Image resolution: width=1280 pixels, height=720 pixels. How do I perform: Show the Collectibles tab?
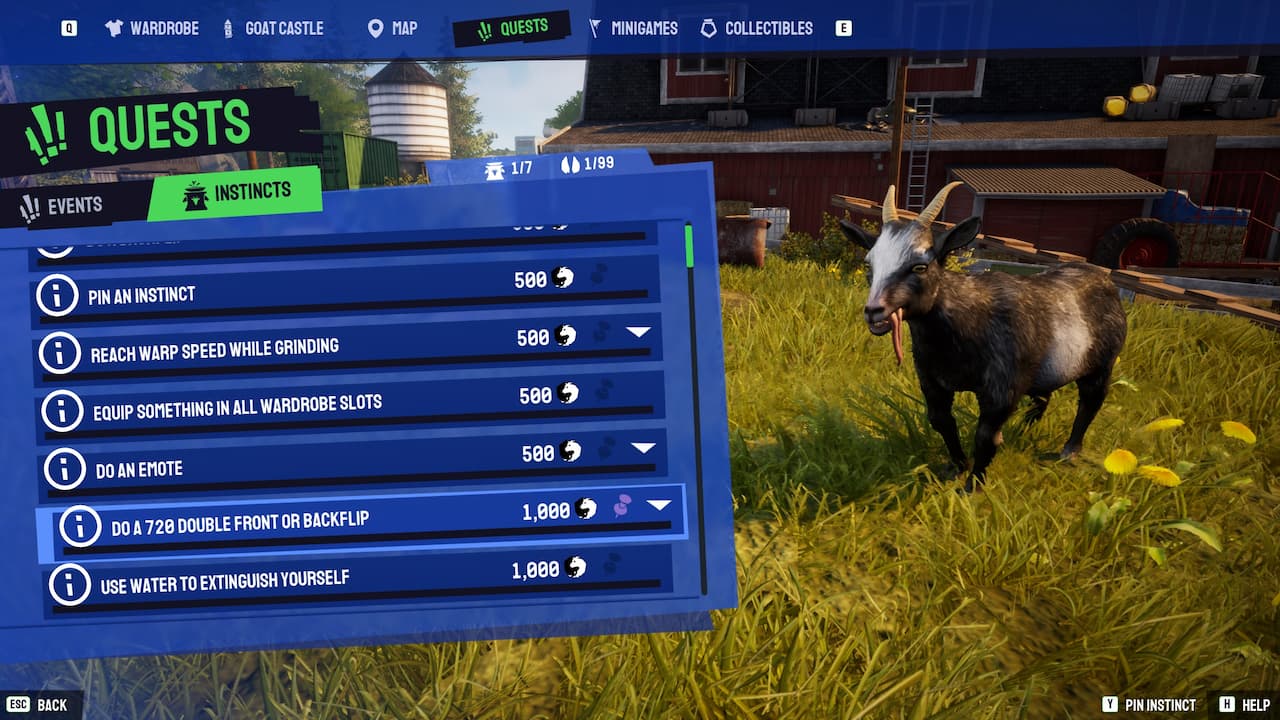click(756, 28)
